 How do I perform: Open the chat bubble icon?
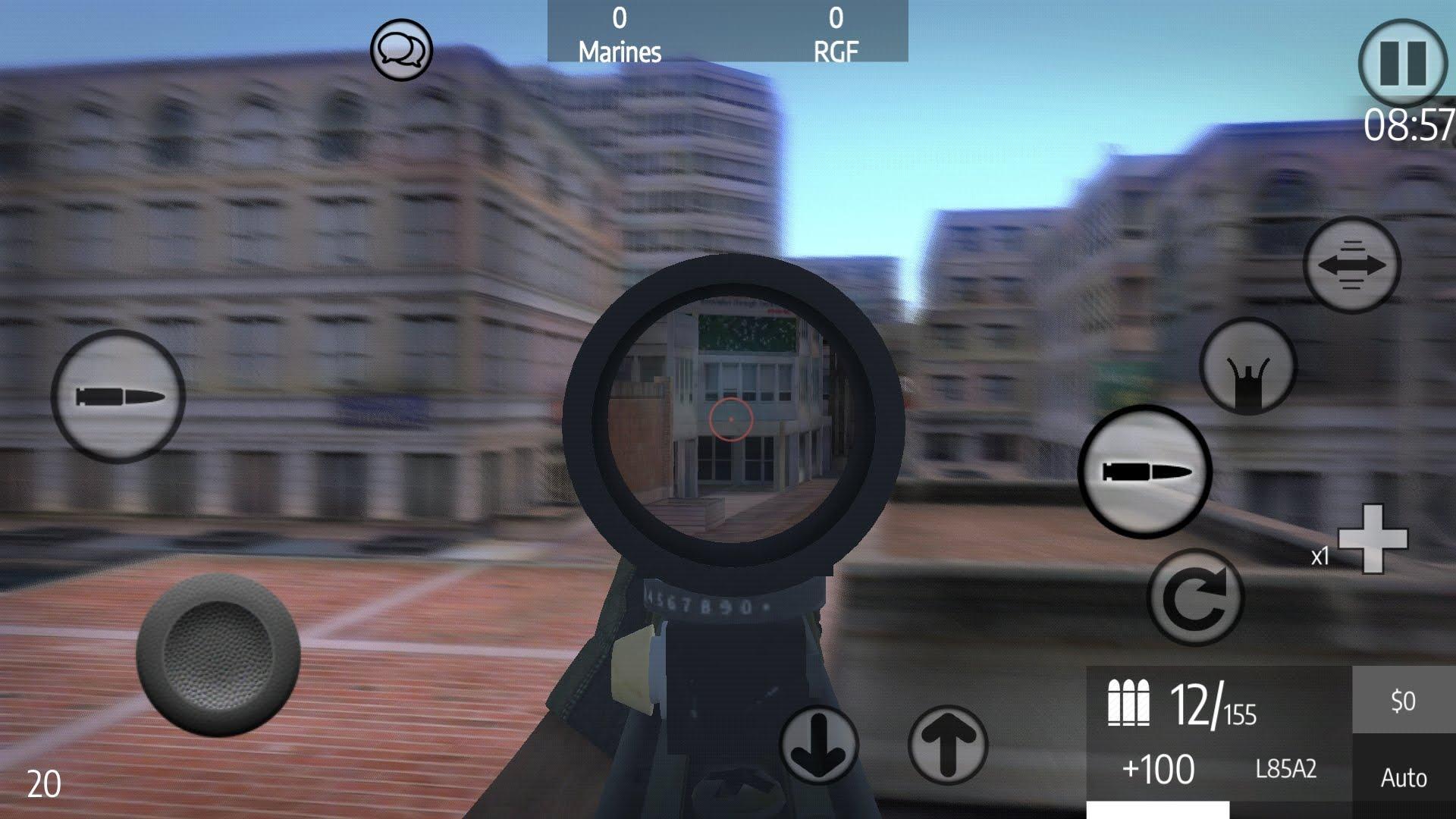[402, 51]
